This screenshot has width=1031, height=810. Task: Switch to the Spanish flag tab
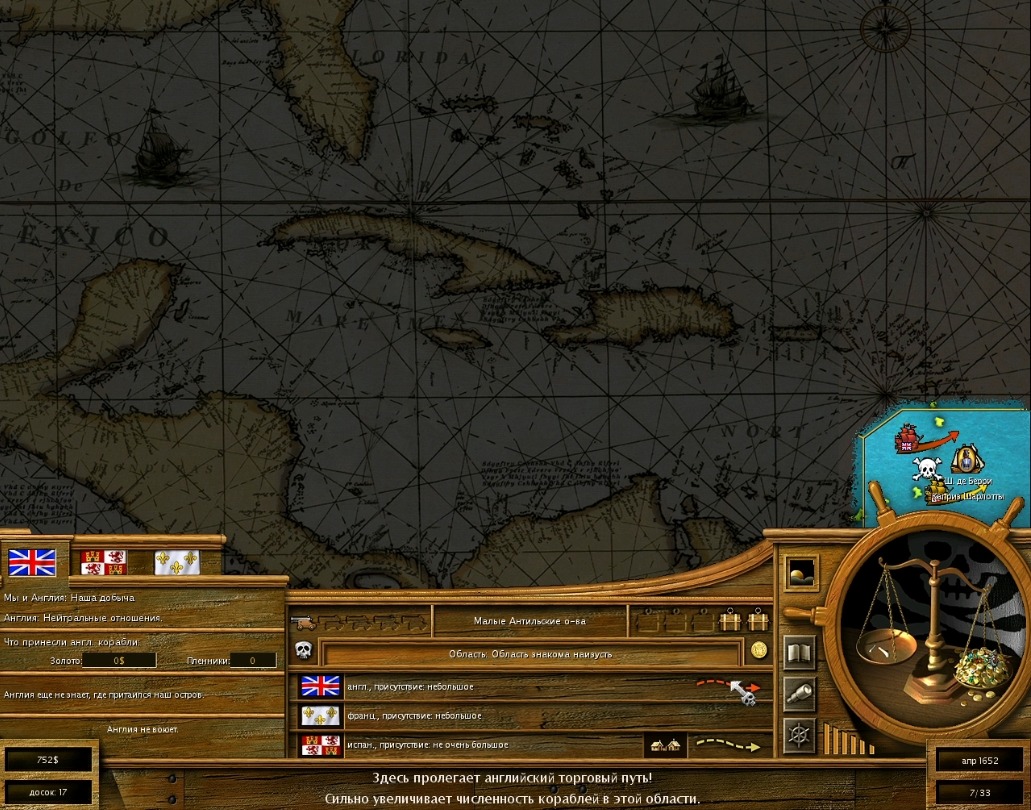pyautogui.click(x=103, y=562)
